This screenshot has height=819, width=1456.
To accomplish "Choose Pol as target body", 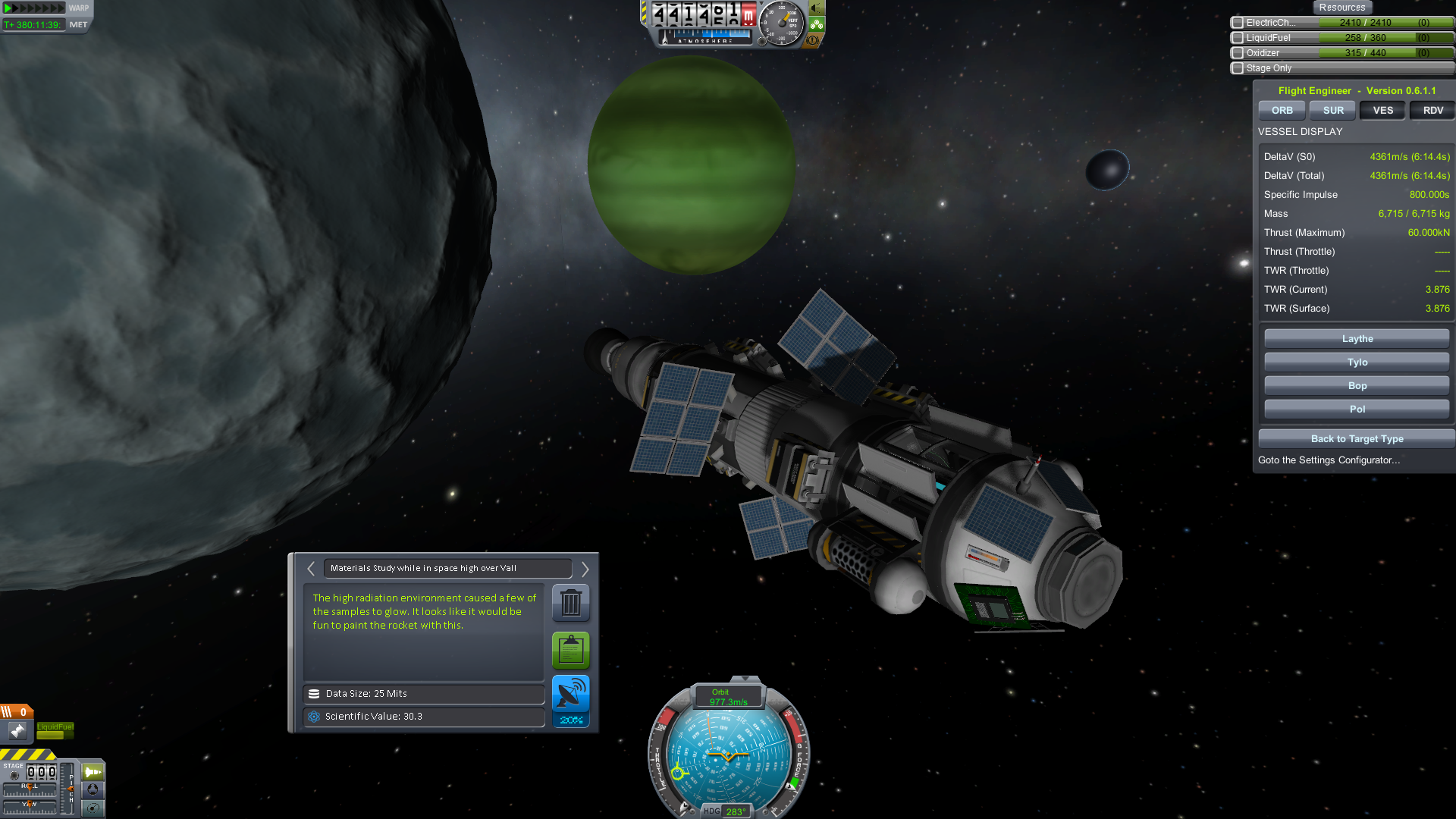I will [x=1357, y=409].
